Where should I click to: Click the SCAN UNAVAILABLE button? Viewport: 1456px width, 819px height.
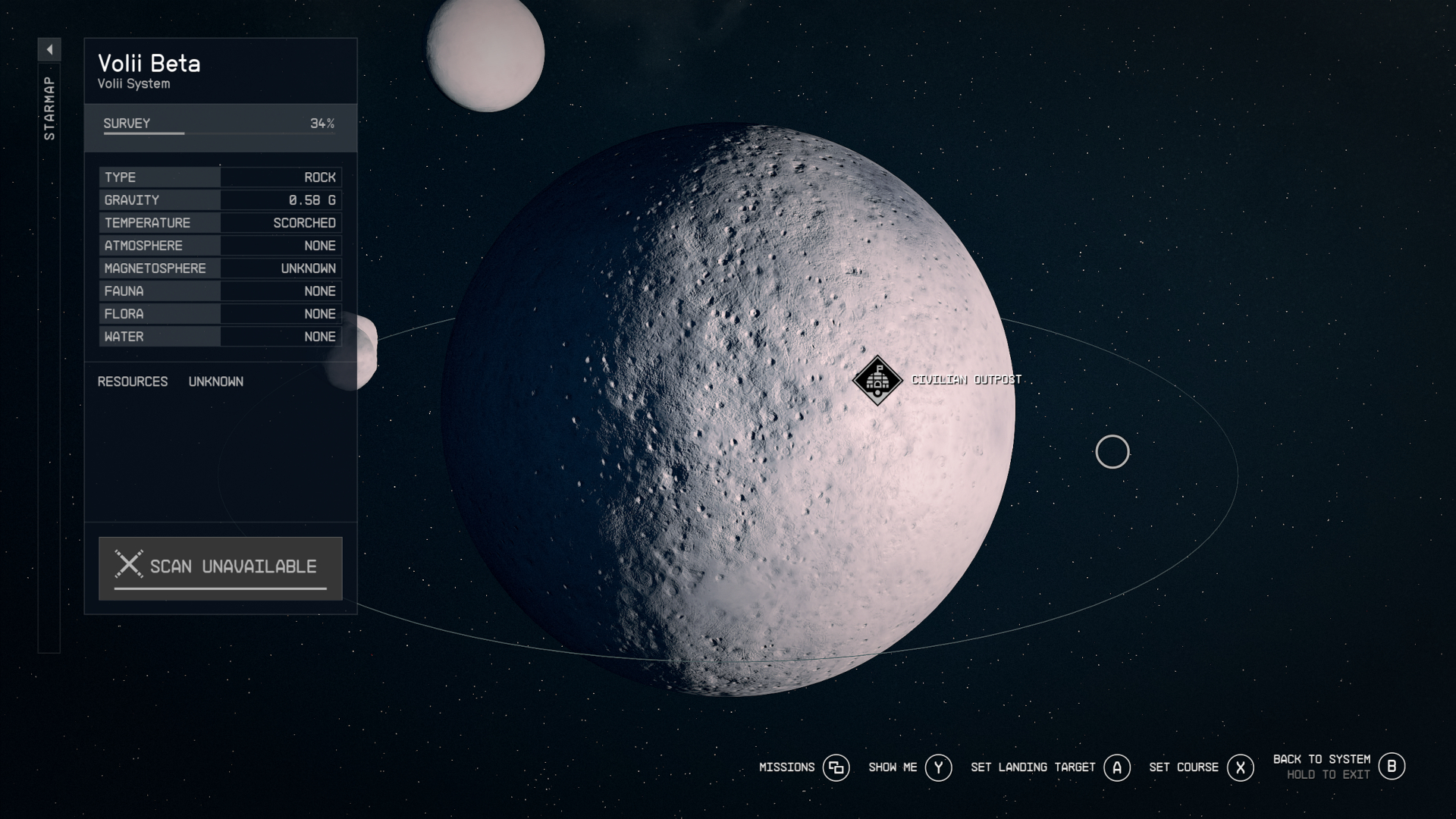(220, 567)
